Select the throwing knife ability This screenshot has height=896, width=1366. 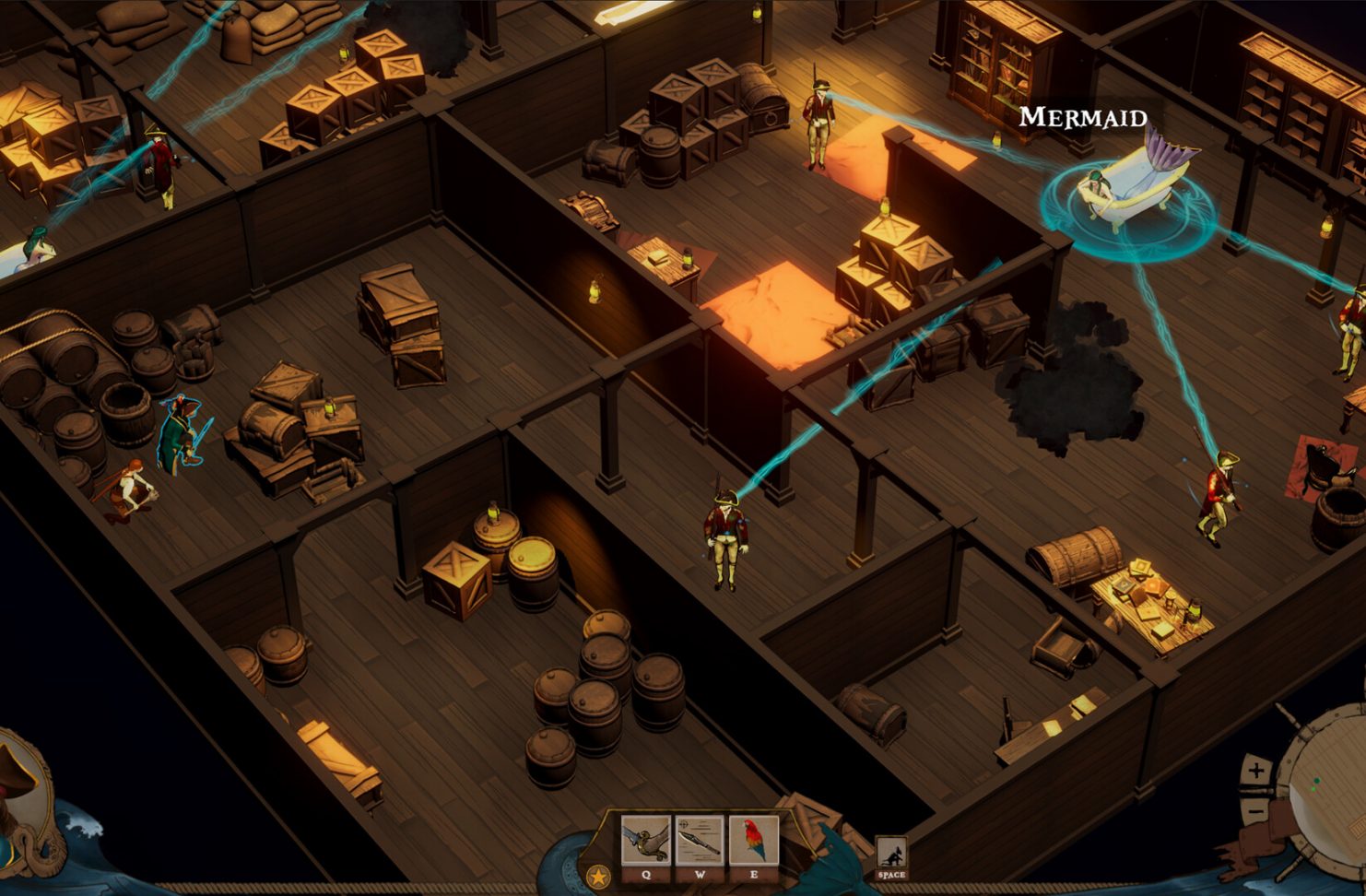point(700,840)
